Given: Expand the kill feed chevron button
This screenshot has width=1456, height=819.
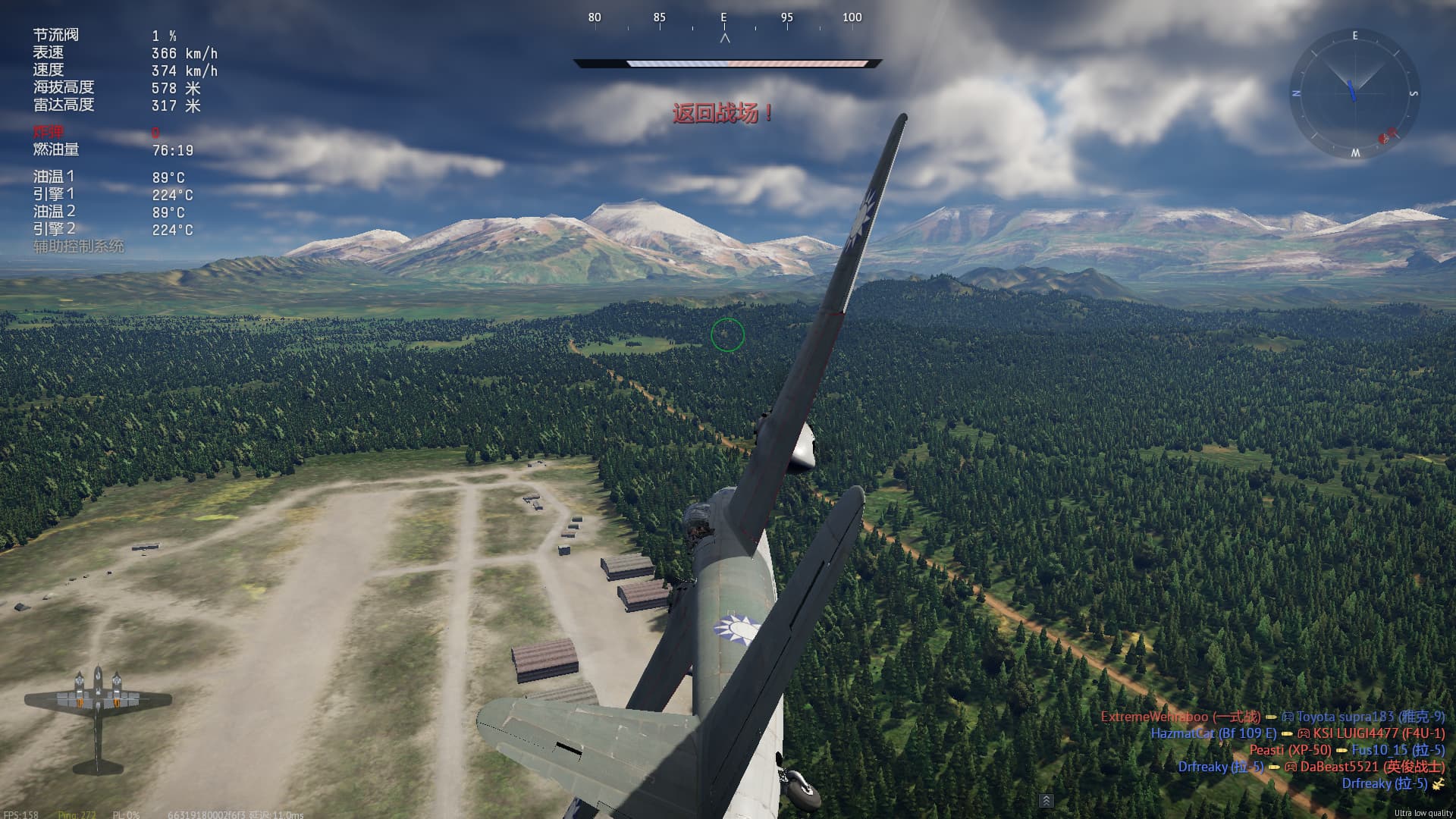Looking at the screenshot, I should point(1046,801).
